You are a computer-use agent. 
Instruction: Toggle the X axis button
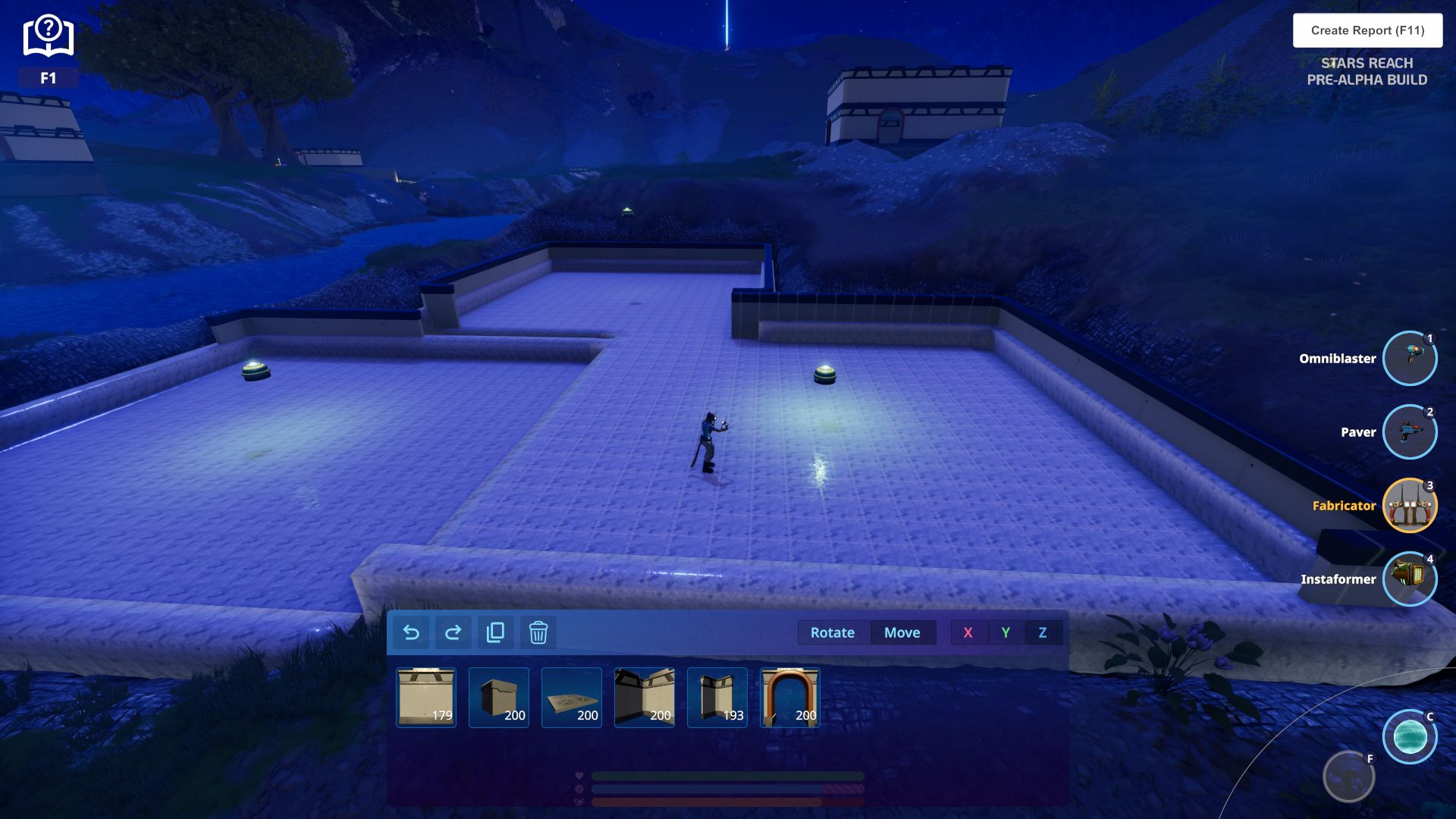[x=968, y=632]
